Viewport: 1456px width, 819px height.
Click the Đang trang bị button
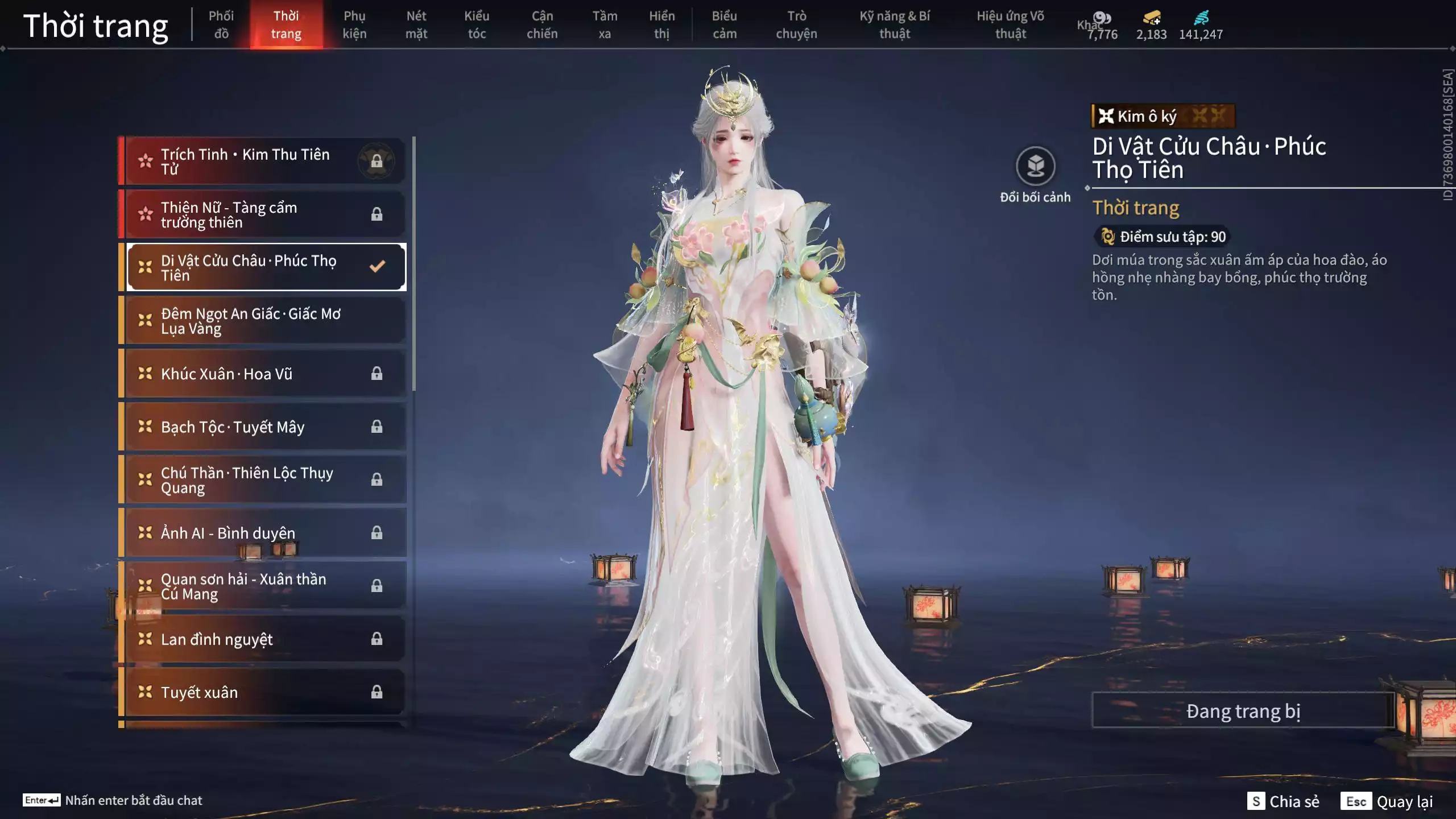[x=1243, y=710]
